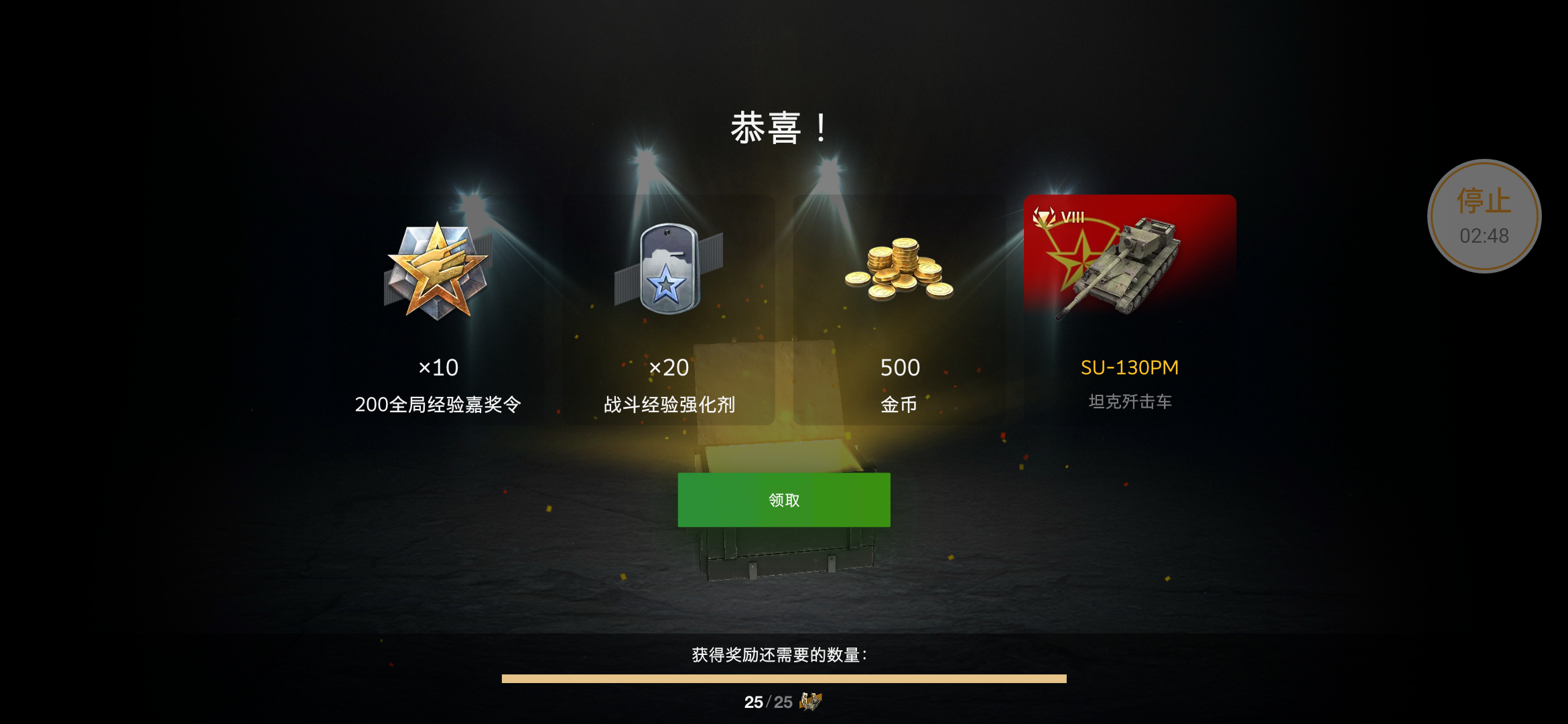This screenshot has height=724, width=1568.
Task: Expand details for the 战斗经验强化剂 reward
Action: pos(668,405)
